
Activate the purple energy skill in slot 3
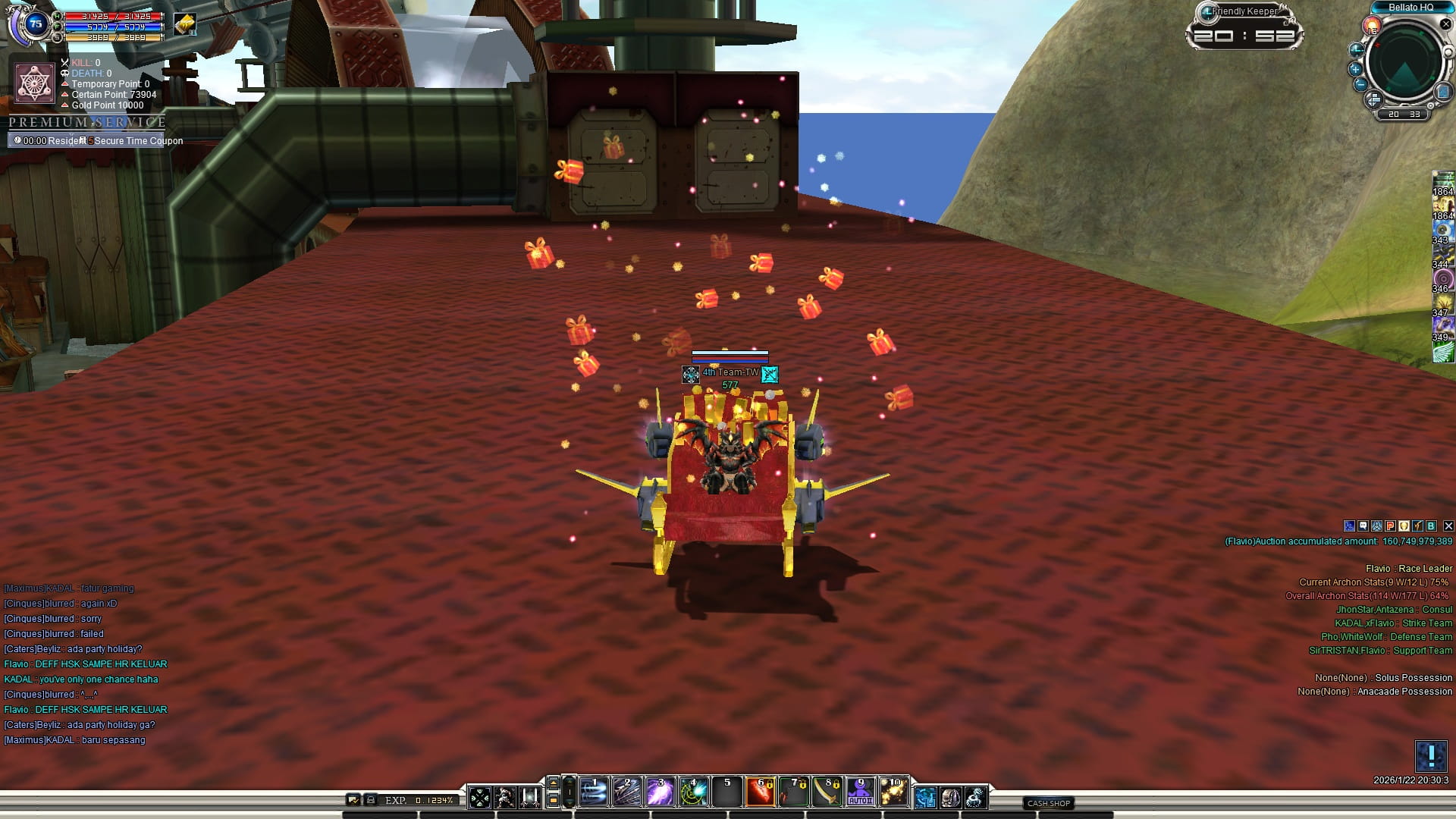pyautogui.click(x=660, y=792)
